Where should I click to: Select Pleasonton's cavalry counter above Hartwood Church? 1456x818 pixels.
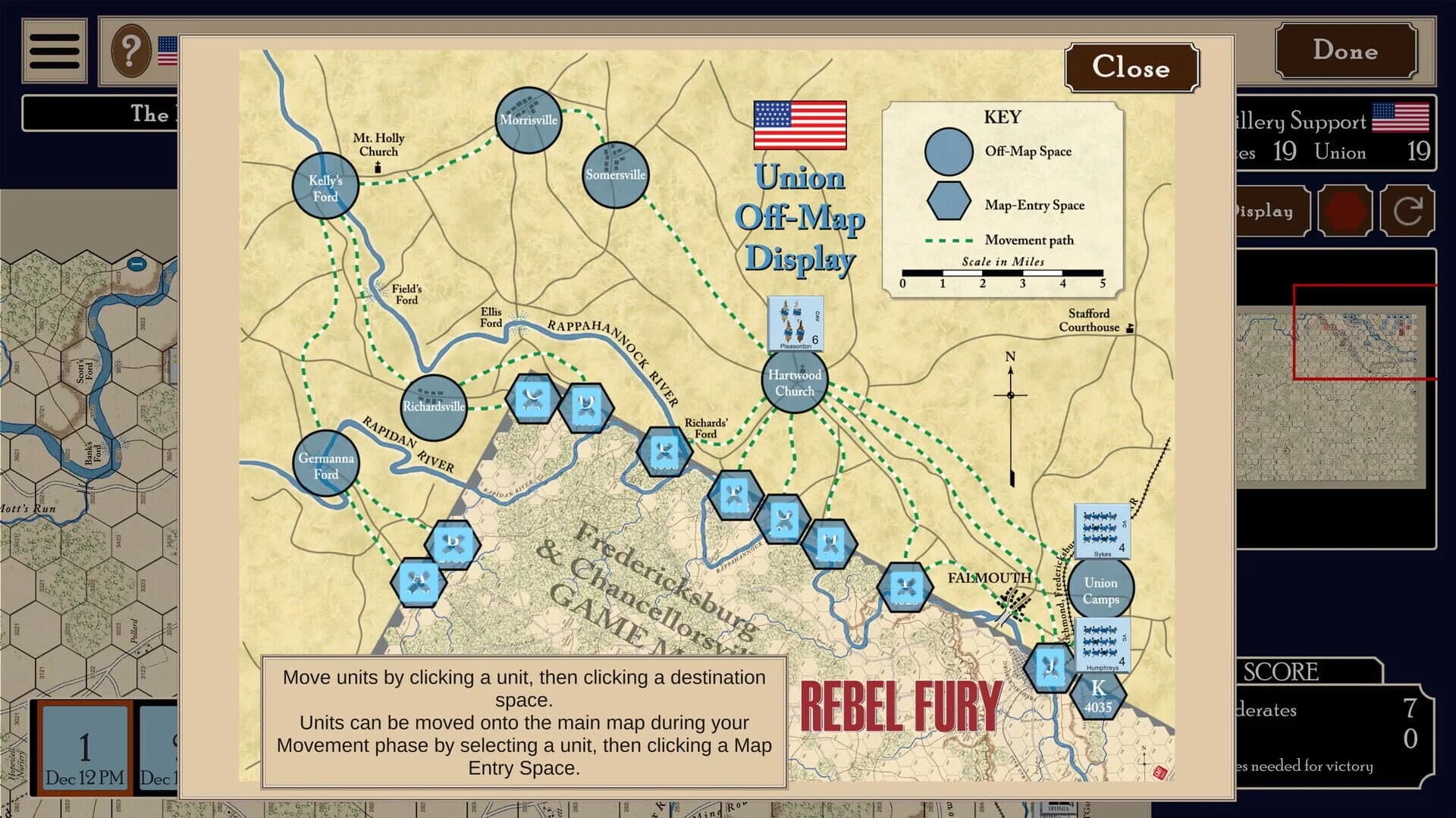click(x=795, y=324)
